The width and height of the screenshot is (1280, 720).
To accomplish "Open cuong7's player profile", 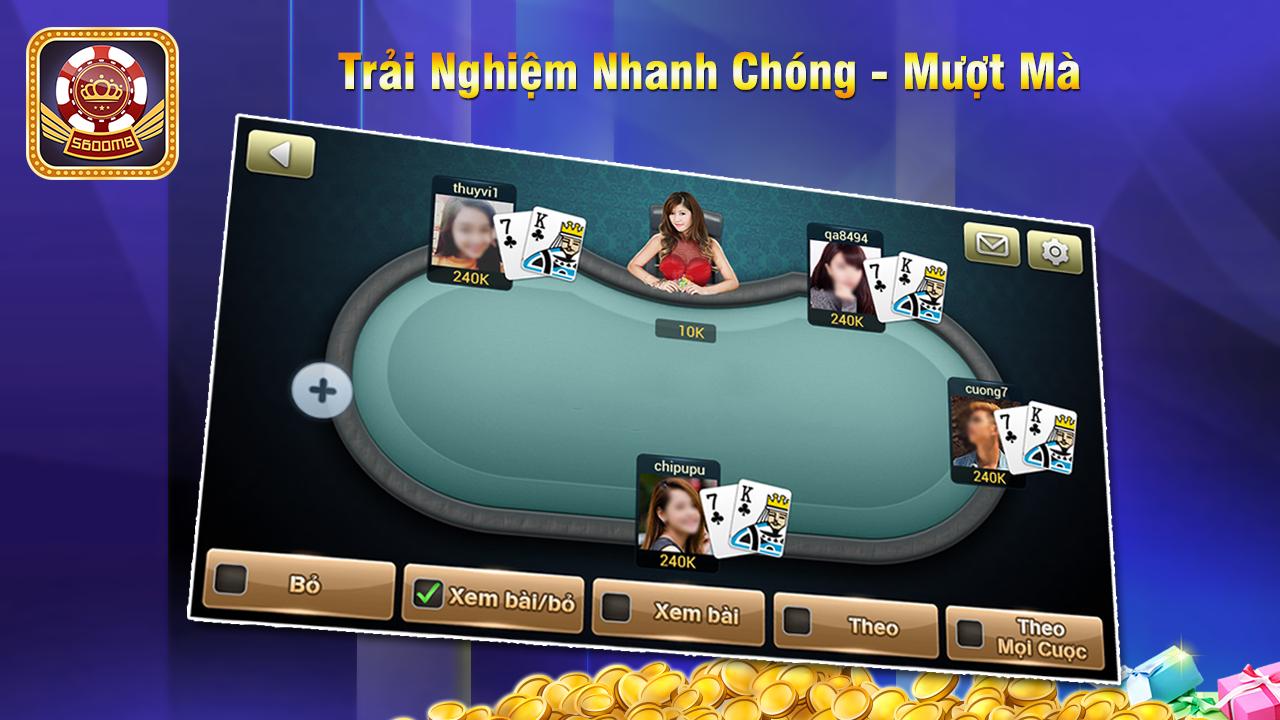I will (x=978, y=432).
